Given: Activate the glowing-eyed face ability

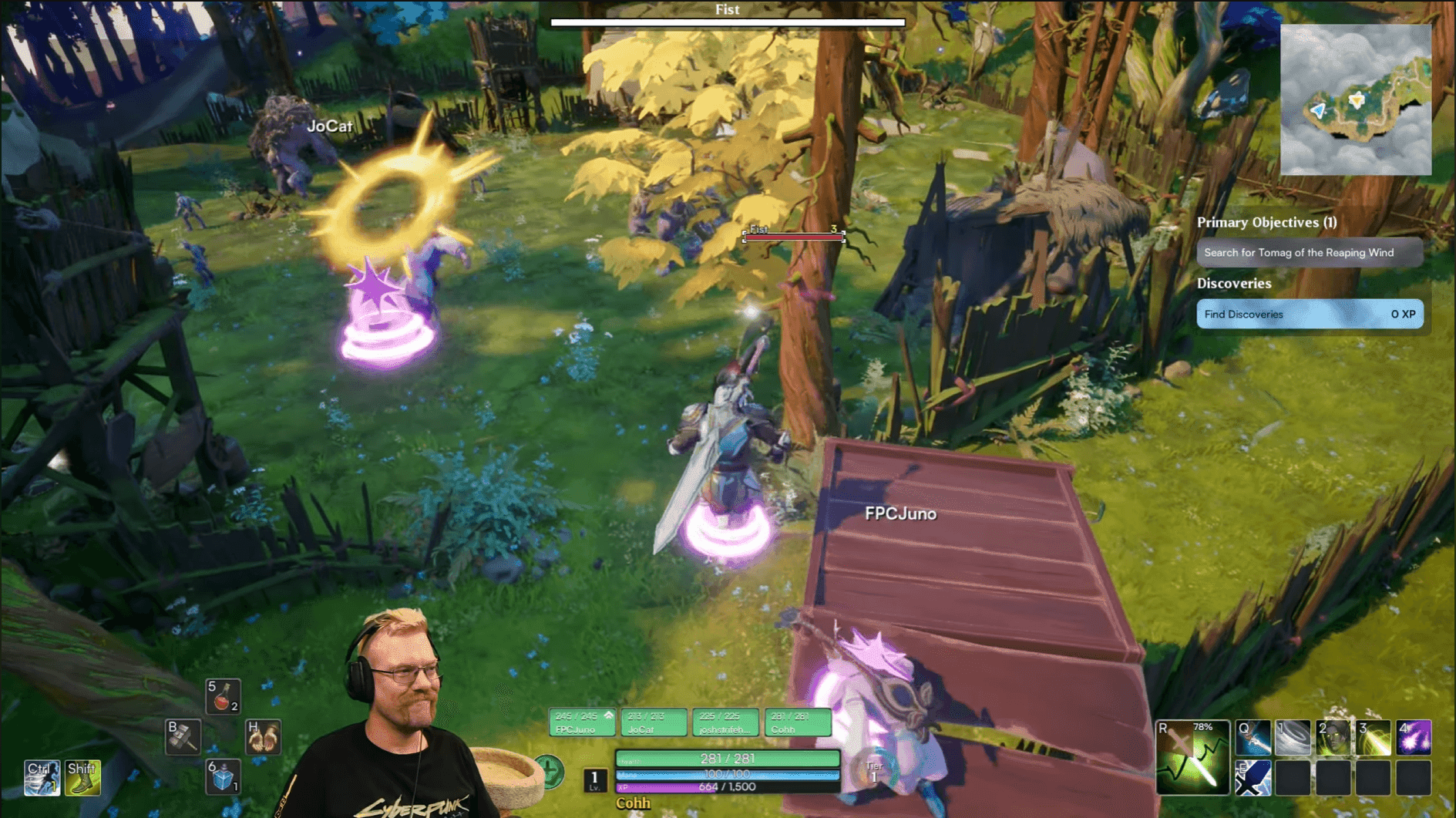Looking at the screenshot, I should point(1333,738).
